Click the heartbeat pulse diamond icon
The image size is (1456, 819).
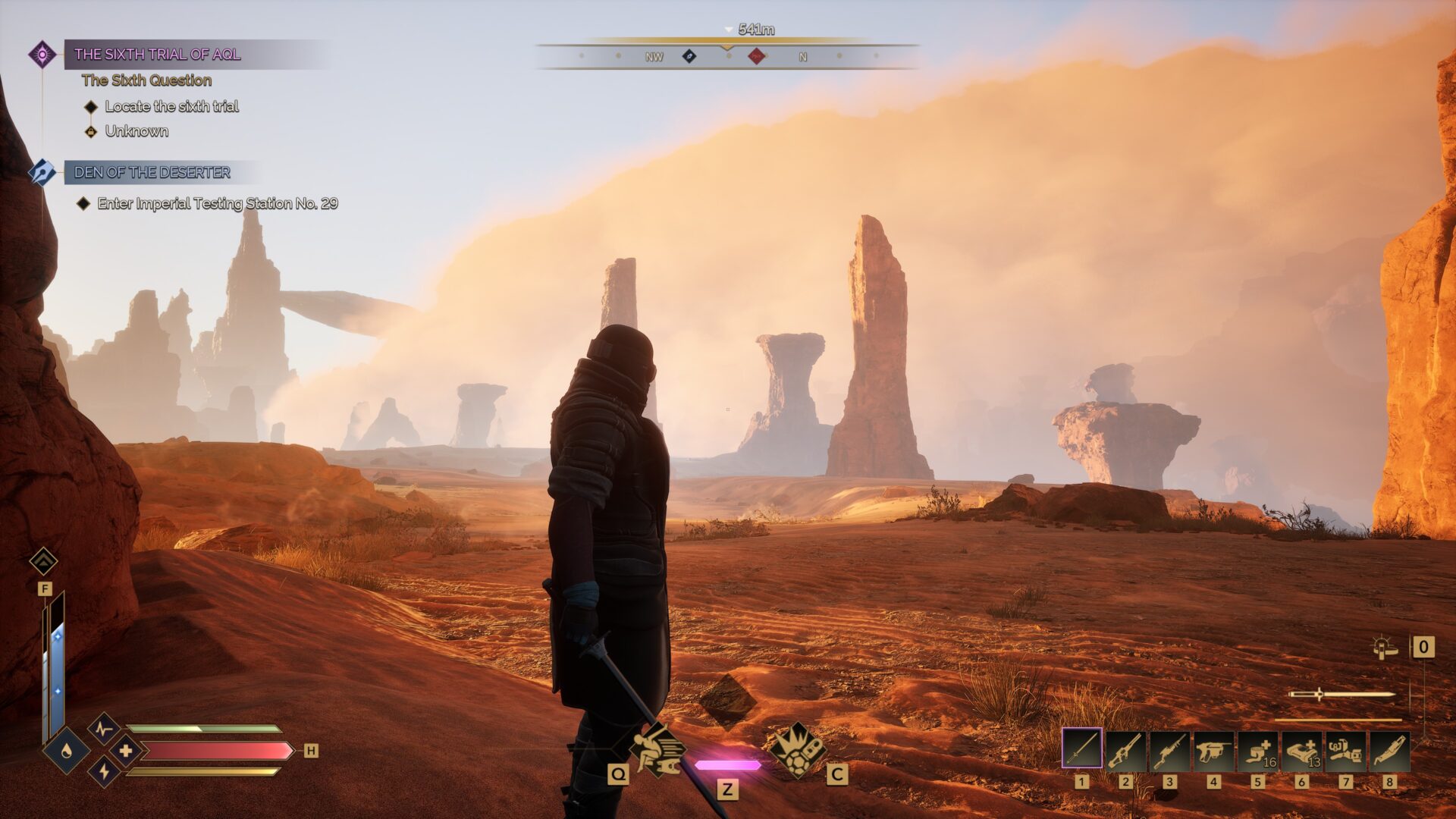click(x=104, y=730)
